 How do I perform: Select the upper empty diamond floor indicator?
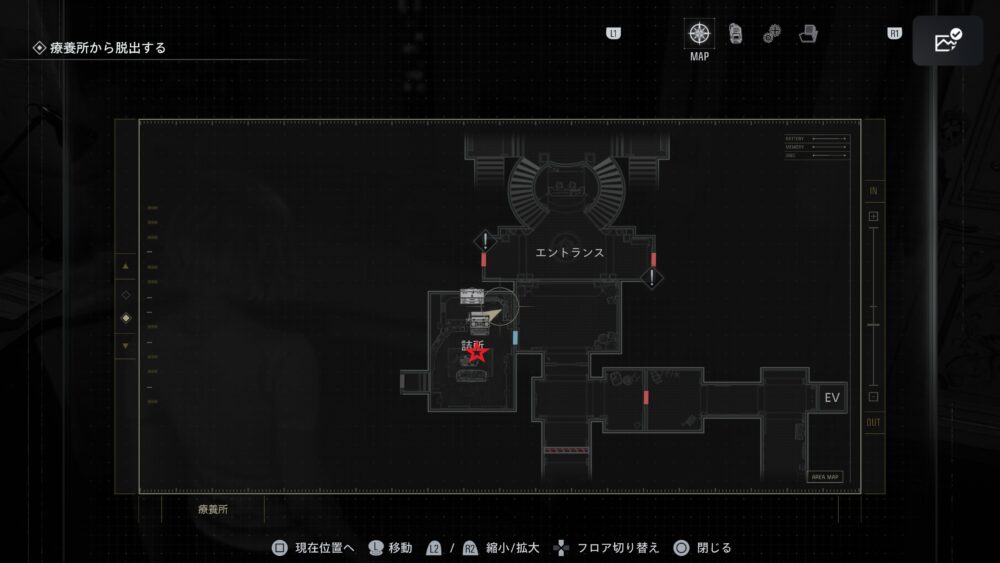(x=125, y=295)
